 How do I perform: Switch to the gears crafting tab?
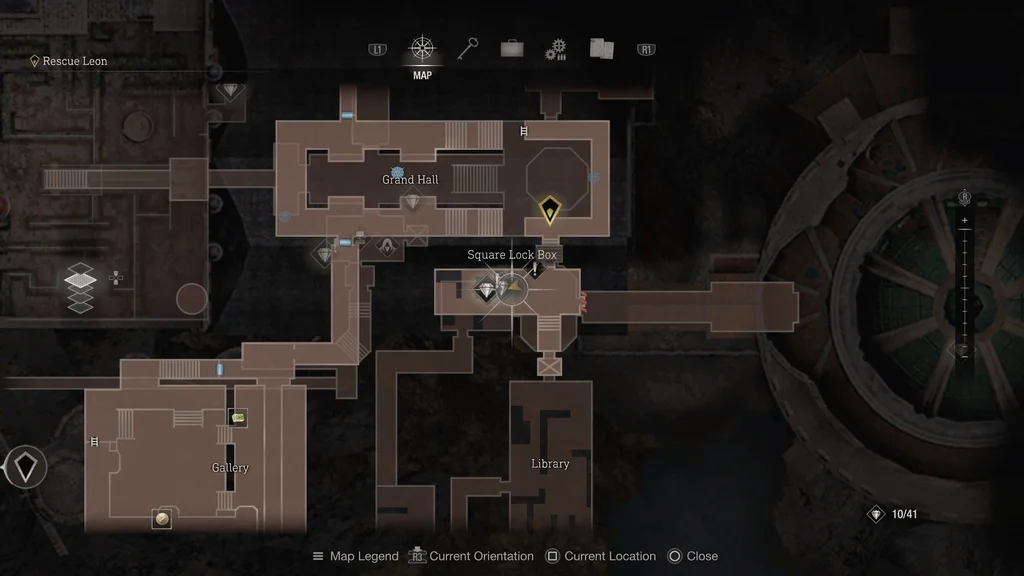coord(556,50)
